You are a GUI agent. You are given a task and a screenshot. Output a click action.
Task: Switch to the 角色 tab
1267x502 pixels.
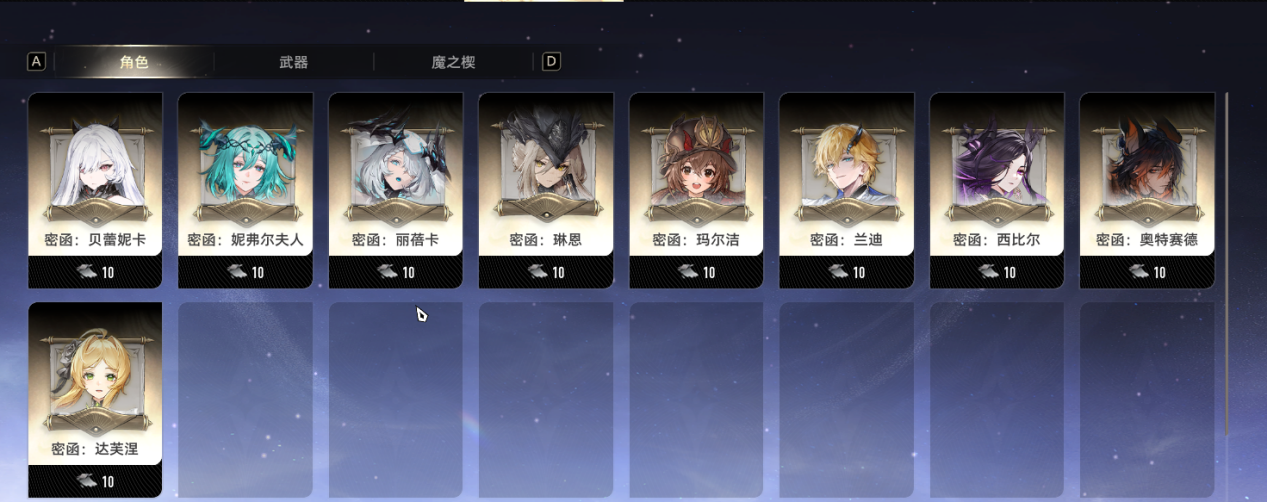134,62
